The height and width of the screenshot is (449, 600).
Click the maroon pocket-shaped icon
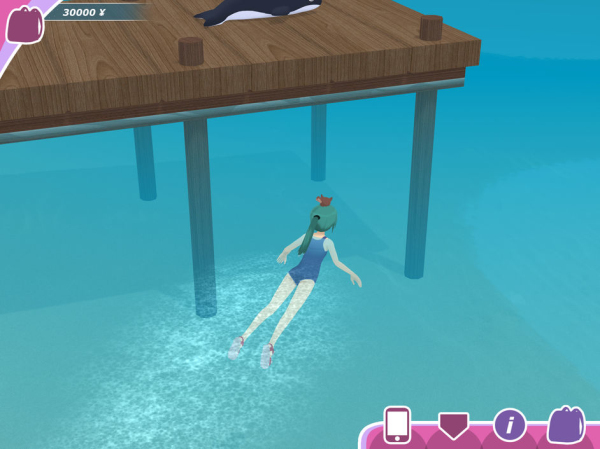pos(453,426)
